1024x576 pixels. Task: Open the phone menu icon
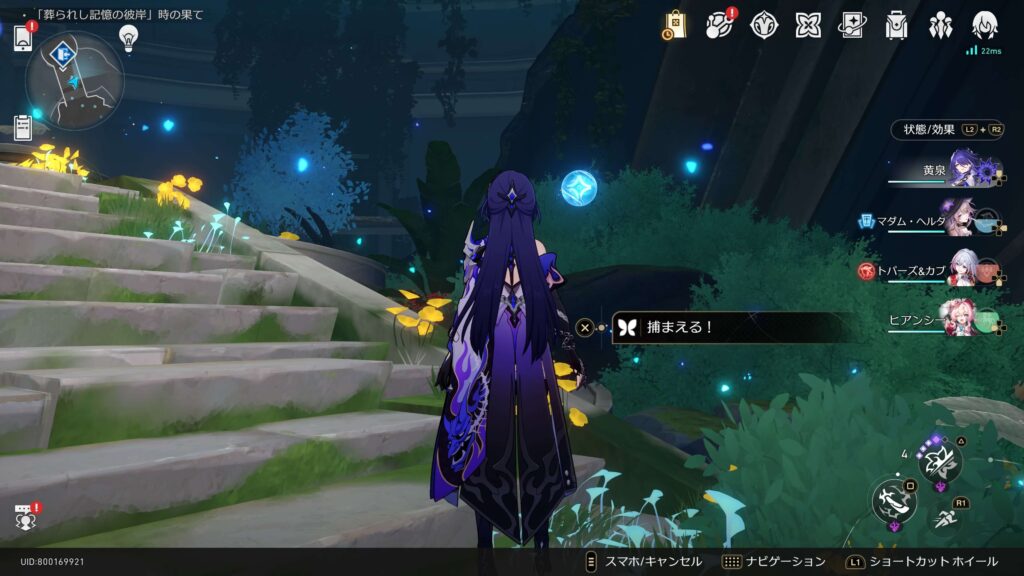coord(23,39)
